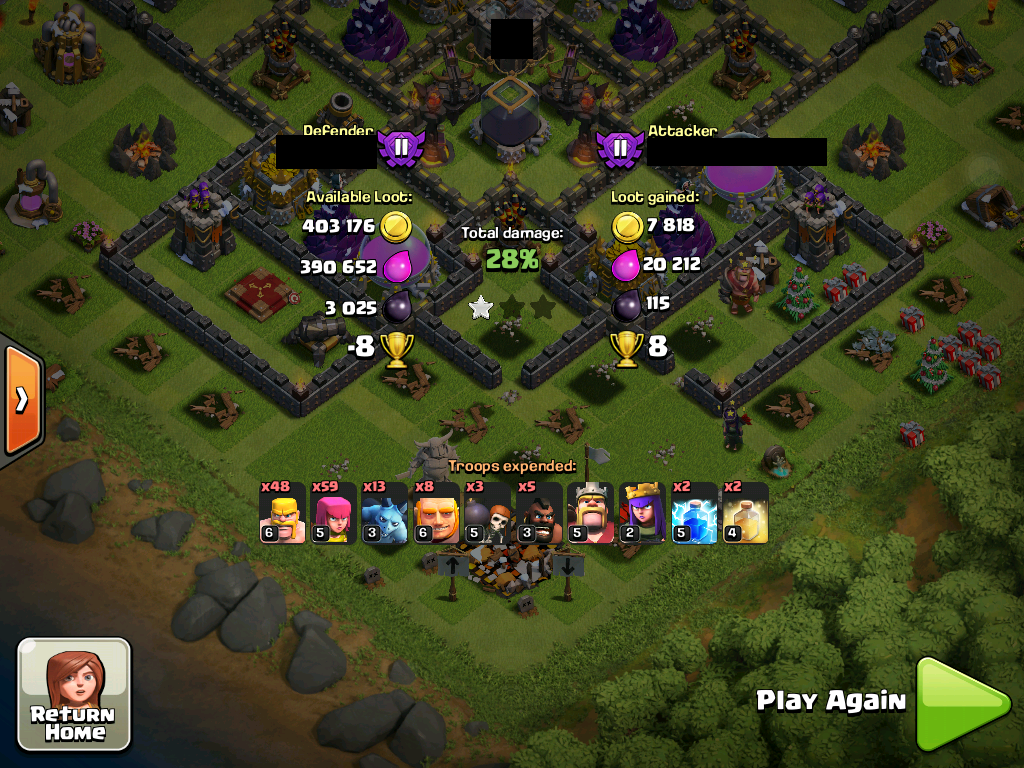Click the Defender's purple league badge
Viewport: 1024px width, 768px height.
400,149
